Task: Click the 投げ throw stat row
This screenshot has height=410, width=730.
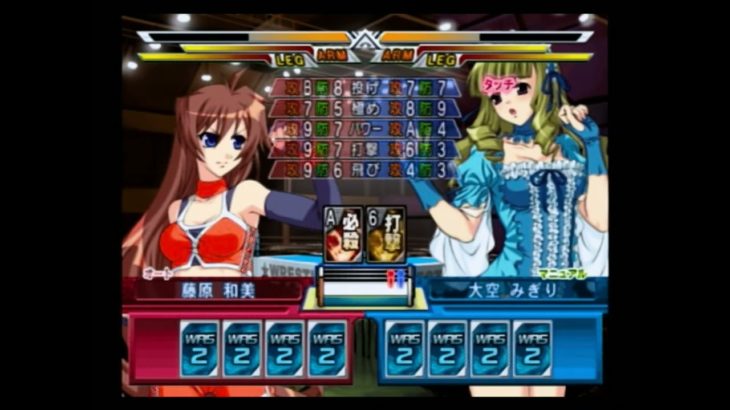Action: coord(364,88)
